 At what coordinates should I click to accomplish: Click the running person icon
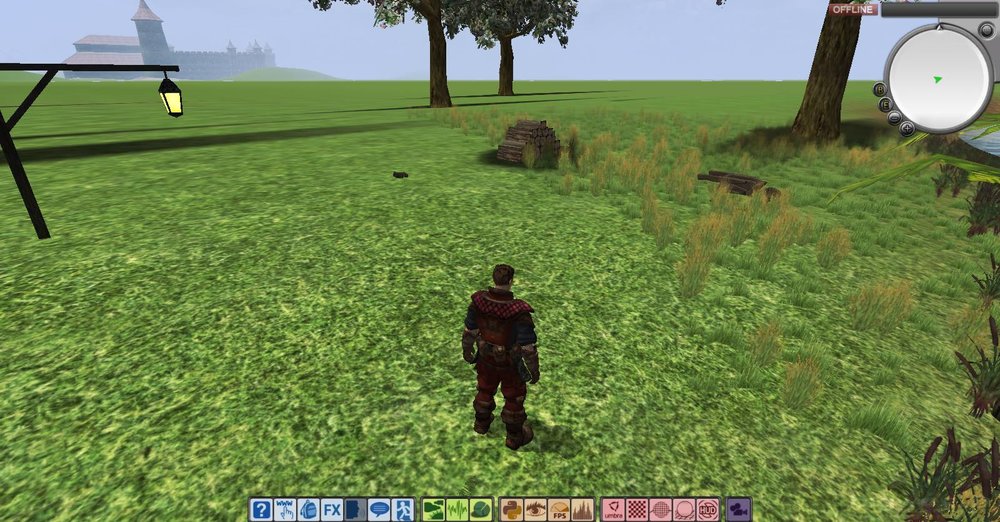[402, 510]
